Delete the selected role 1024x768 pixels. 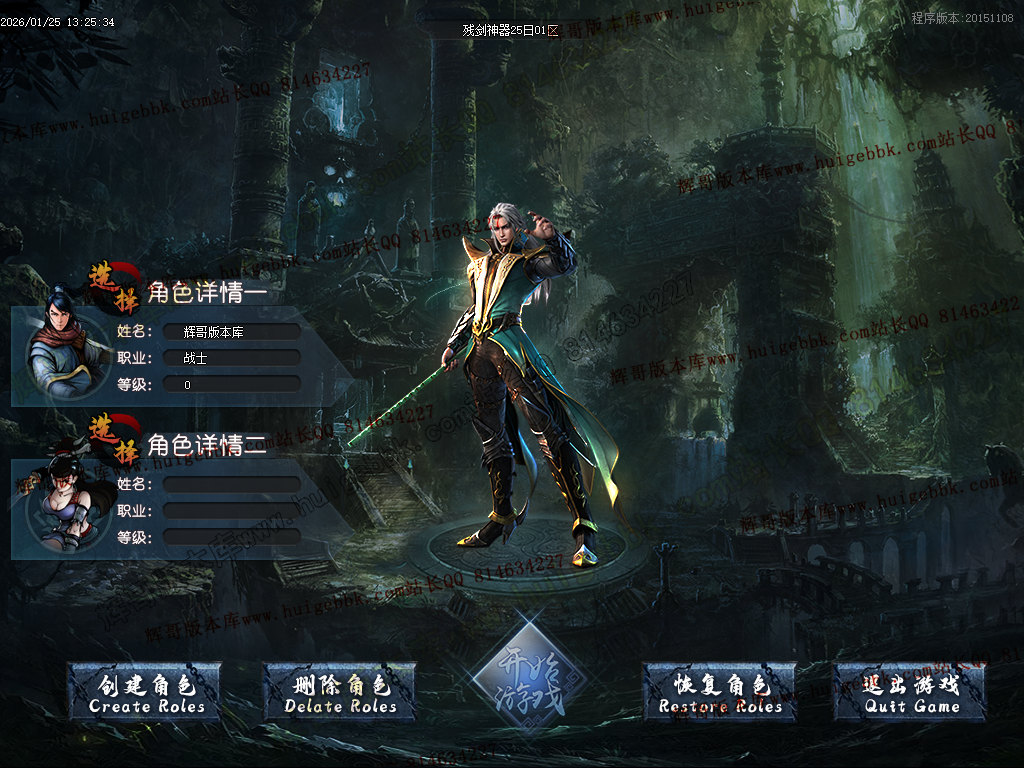341,693
